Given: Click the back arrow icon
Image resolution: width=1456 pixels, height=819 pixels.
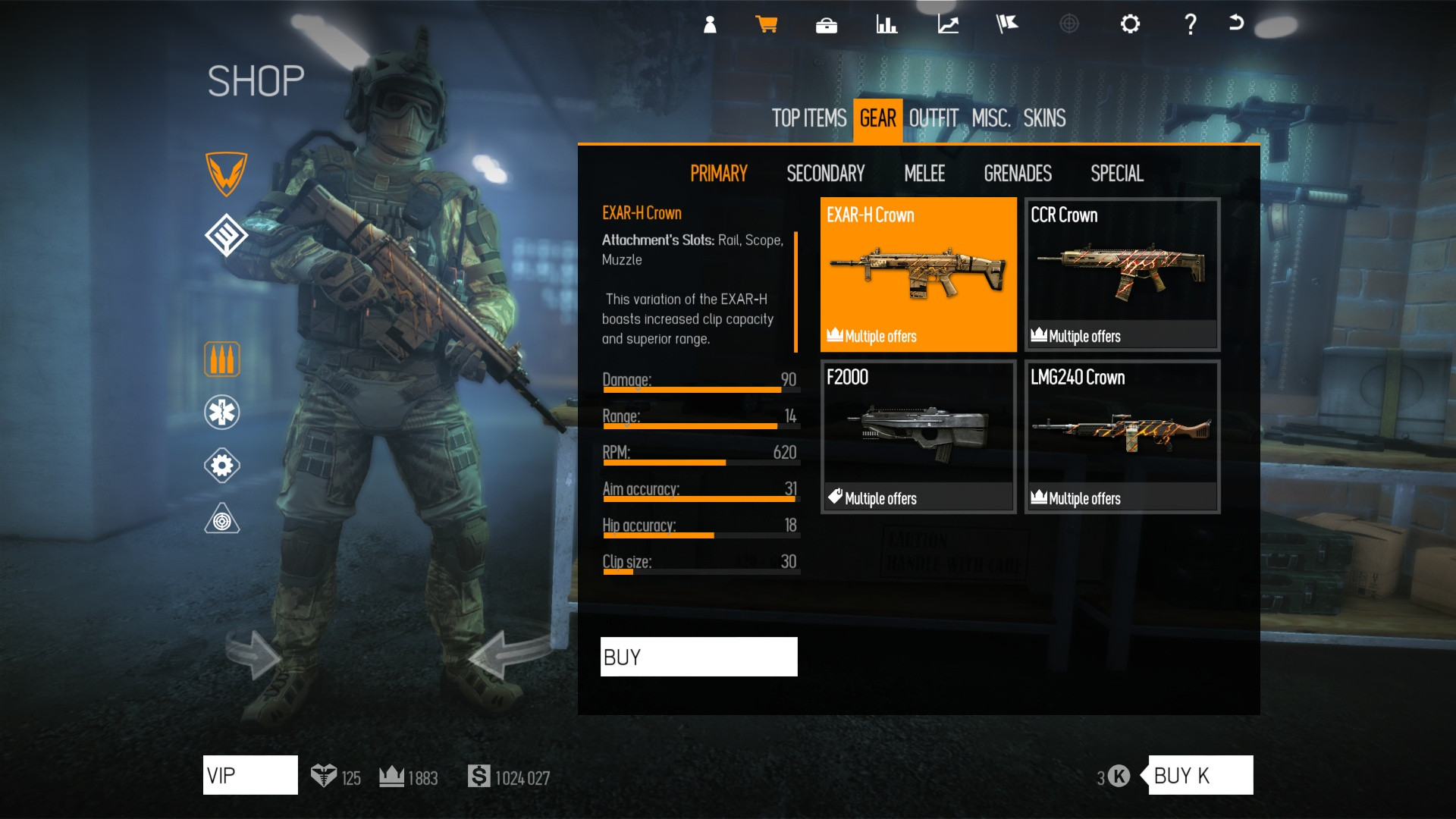Looking at the screenshot, I should 1236,23.
